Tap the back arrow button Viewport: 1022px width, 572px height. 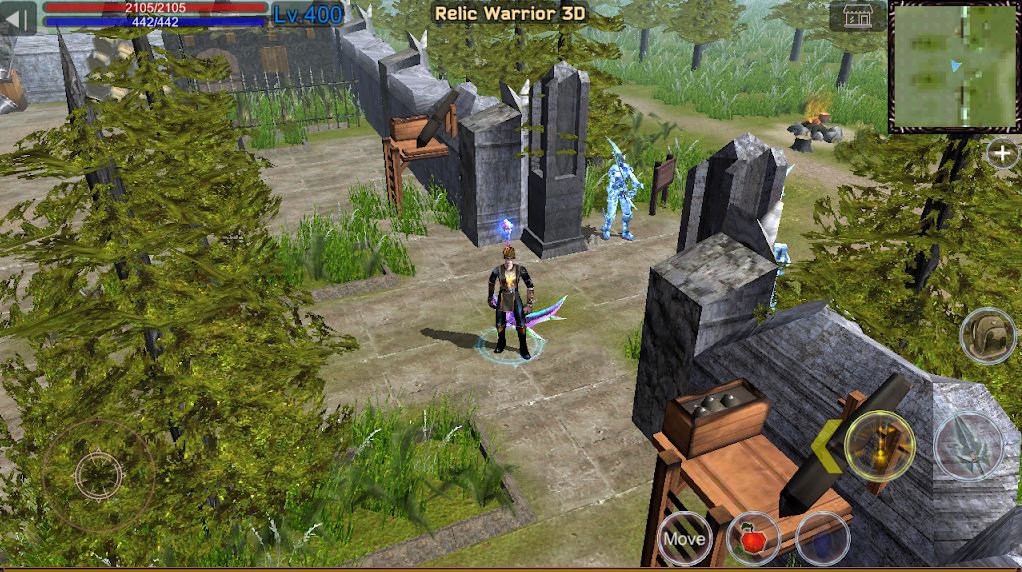(x=18, y=18)
